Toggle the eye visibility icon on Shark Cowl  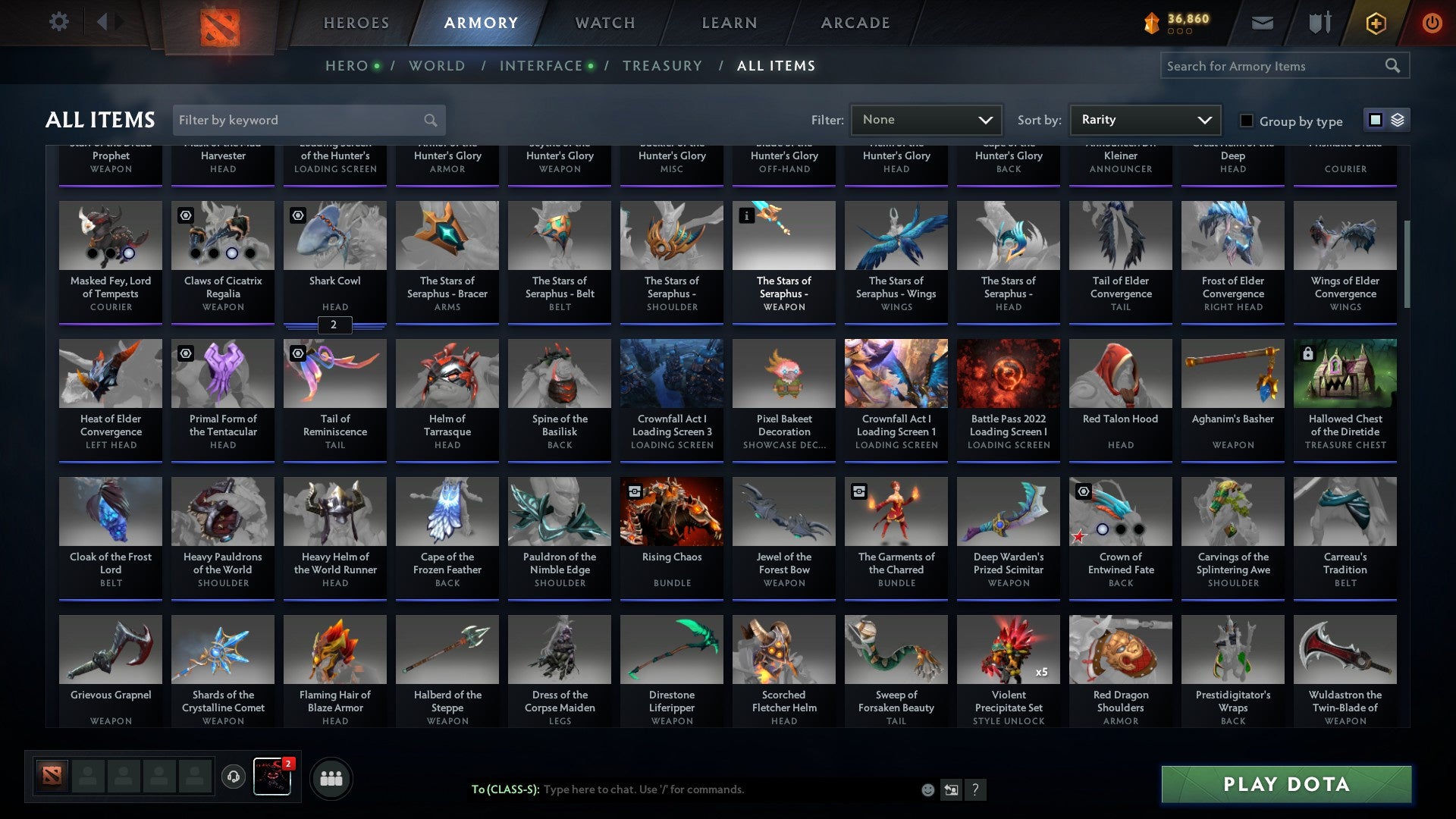[297, 216]
